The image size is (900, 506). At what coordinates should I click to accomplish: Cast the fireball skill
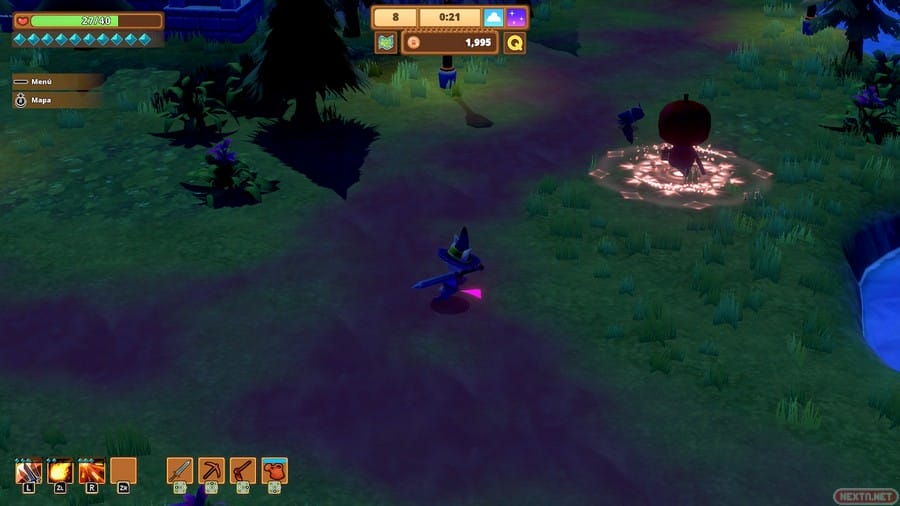coord(60,470)
